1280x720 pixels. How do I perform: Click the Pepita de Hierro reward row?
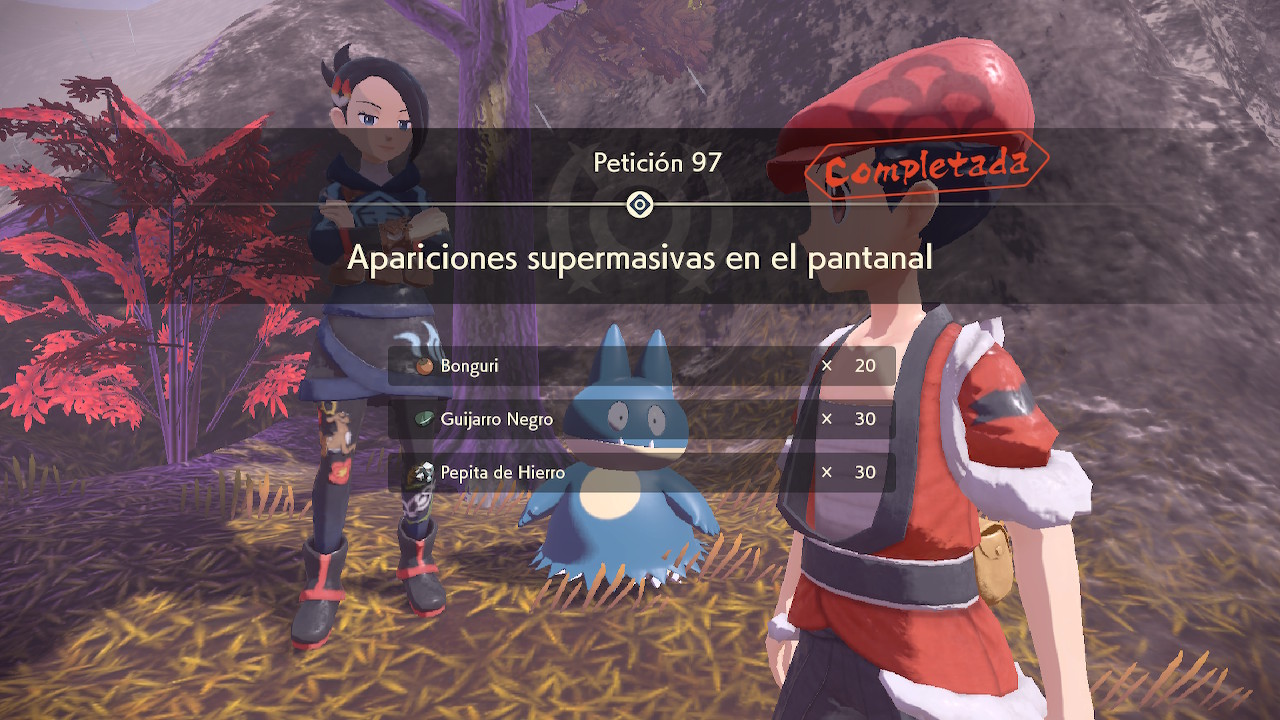tap(641, 472)
